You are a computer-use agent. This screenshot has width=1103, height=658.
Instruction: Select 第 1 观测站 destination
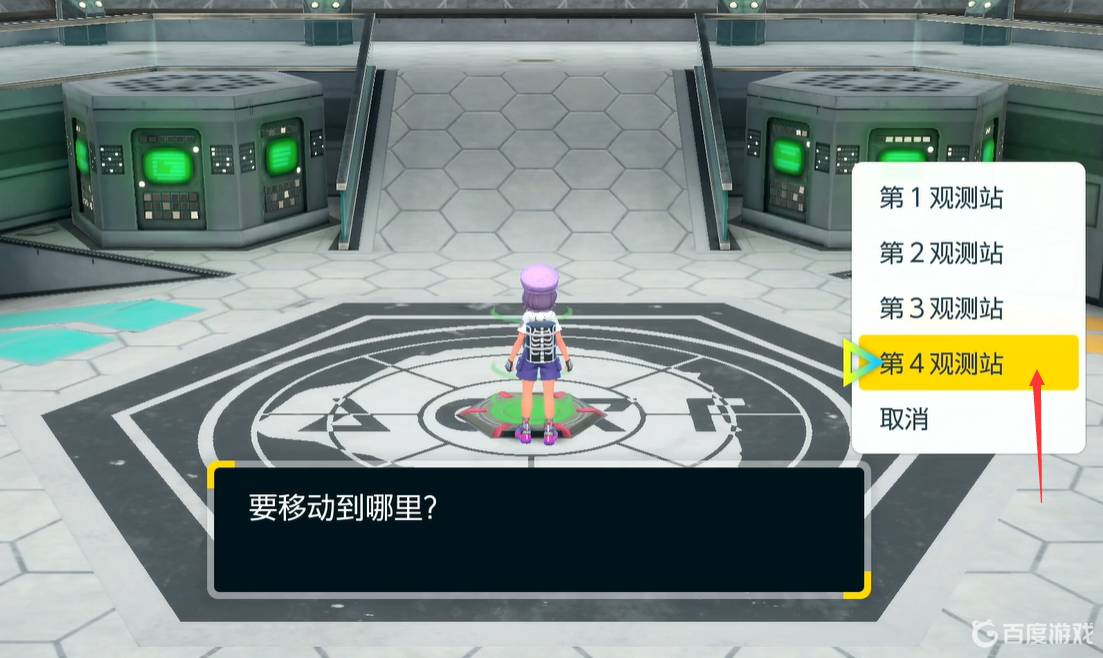tap(941, 198)
